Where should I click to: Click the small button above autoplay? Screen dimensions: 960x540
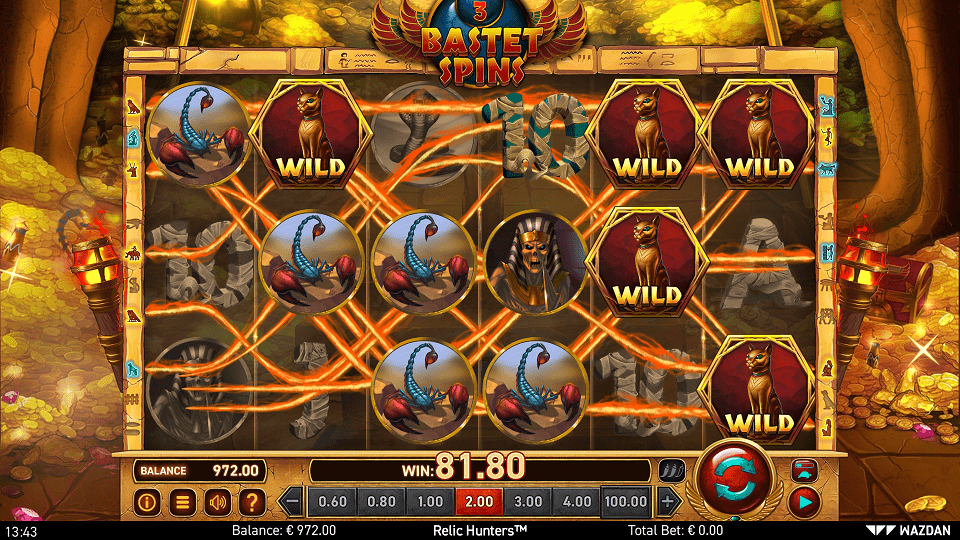click(804, 468)
